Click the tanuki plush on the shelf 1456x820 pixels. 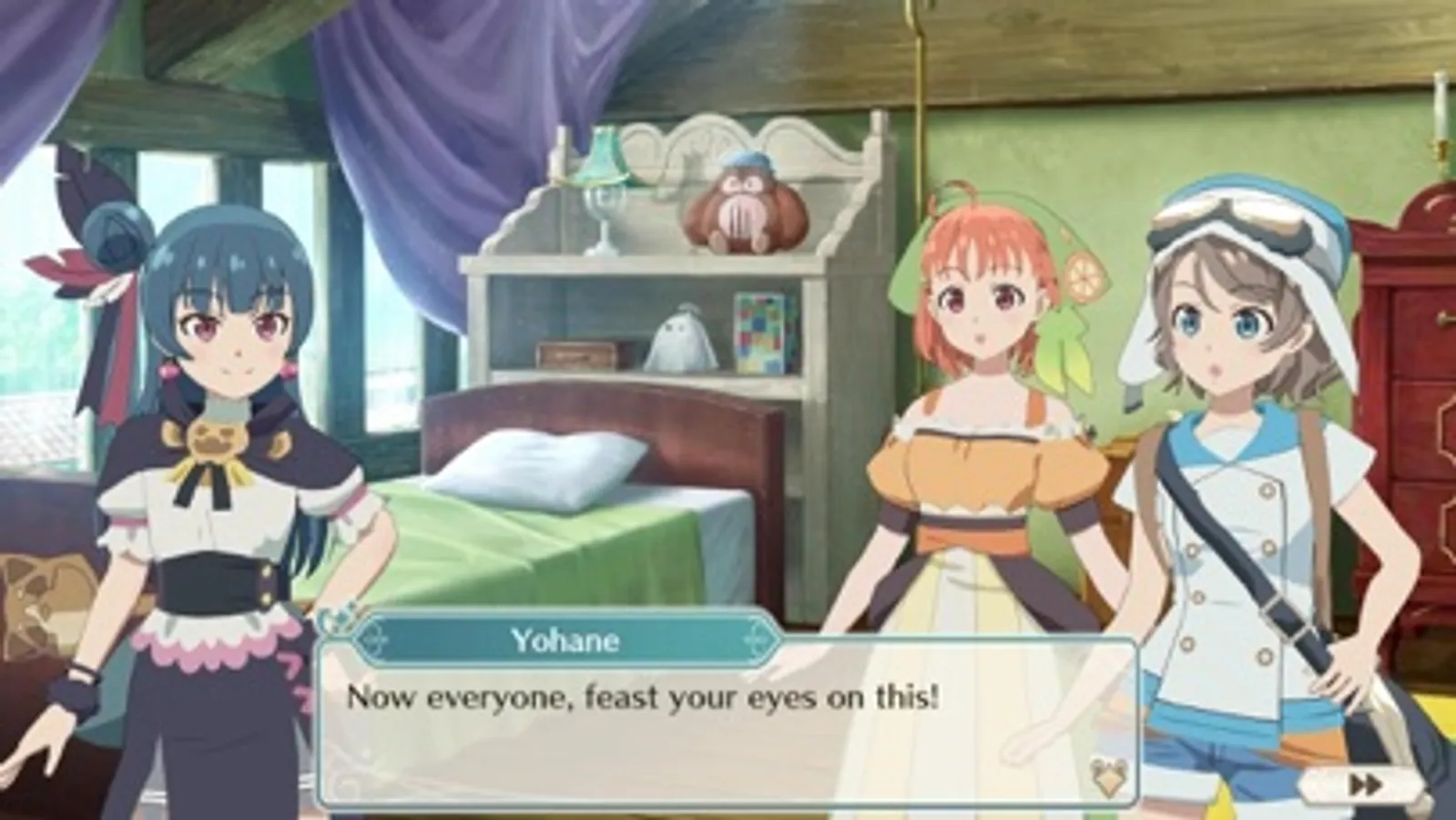(x=742, y=205)
